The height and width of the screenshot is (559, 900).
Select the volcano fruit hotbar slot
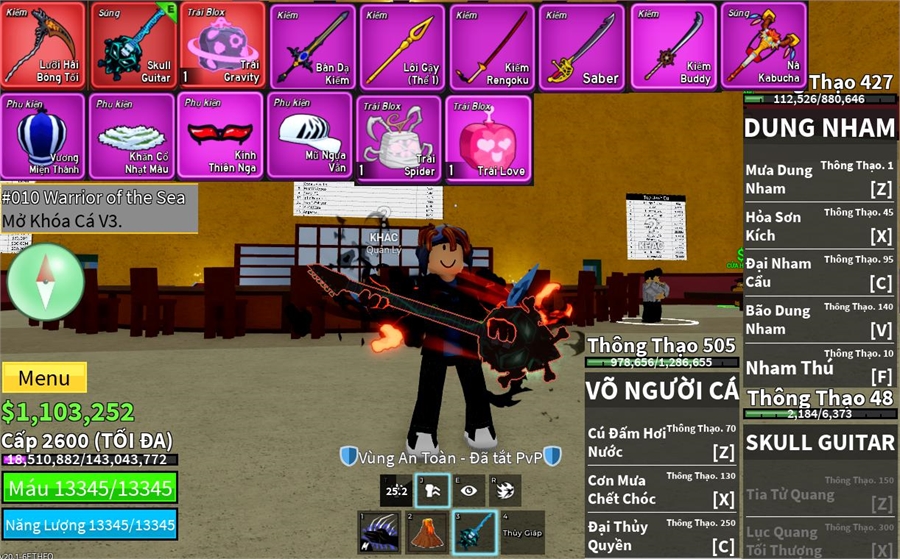(425, 532)
